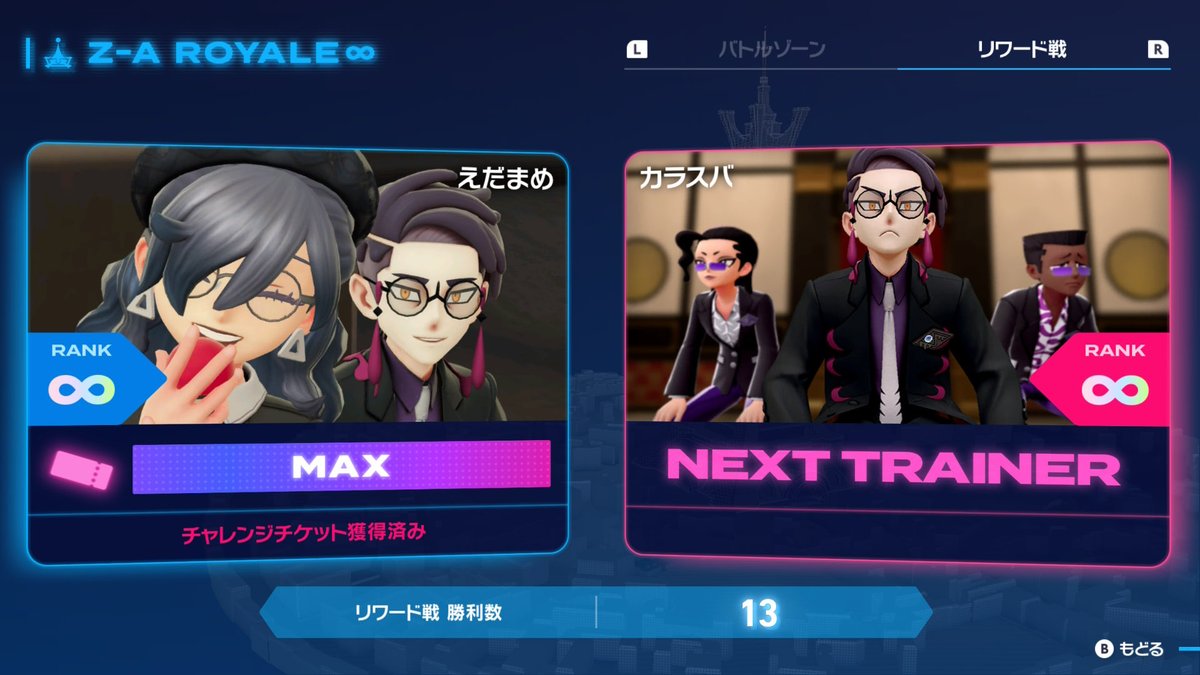Image resolution: width=1200 pixels, height=675 pixels.
Task: Click the もどる back button
Action: pos(1131,649)
